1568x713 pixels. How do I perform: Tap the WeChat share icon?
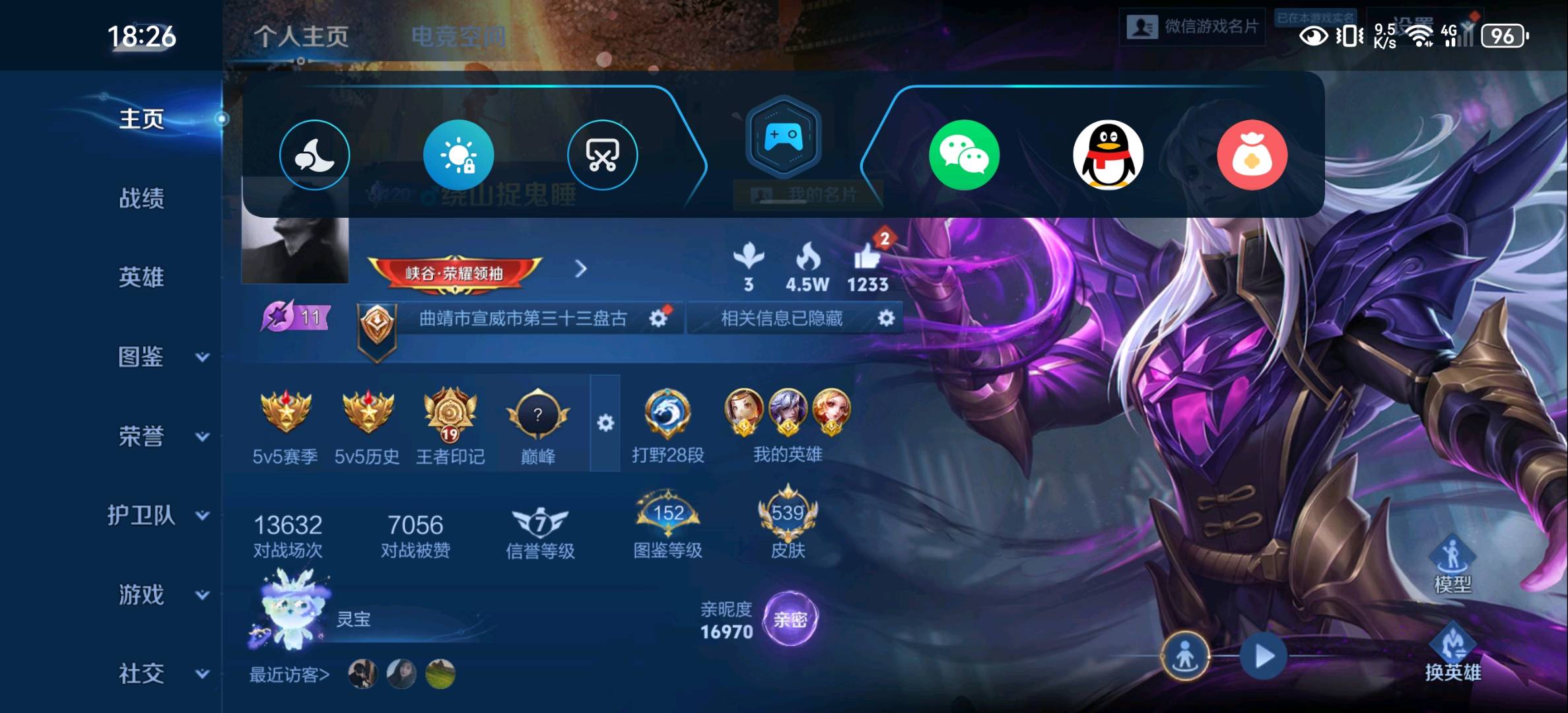pos(964,155)
